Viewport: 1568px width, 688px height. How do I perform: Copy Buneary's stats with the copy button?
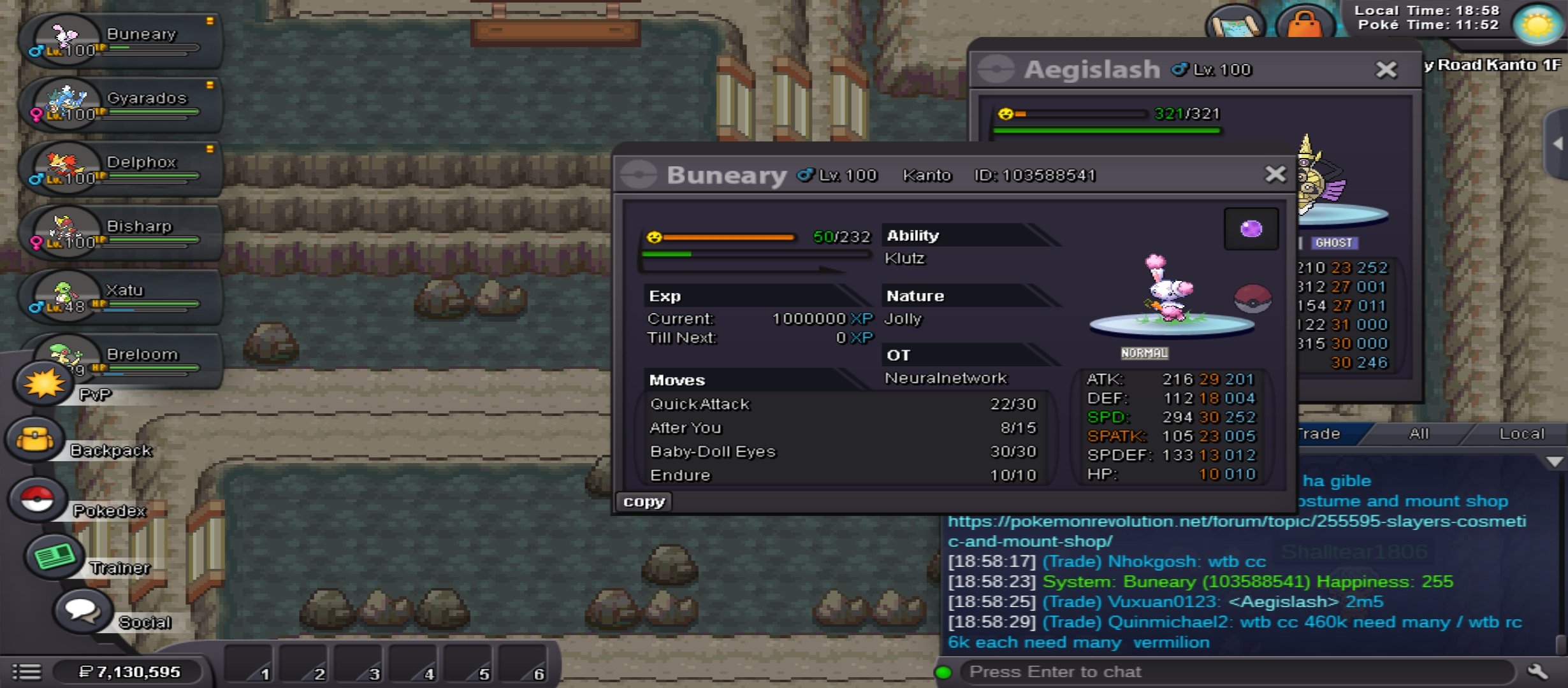coord(644,501)
